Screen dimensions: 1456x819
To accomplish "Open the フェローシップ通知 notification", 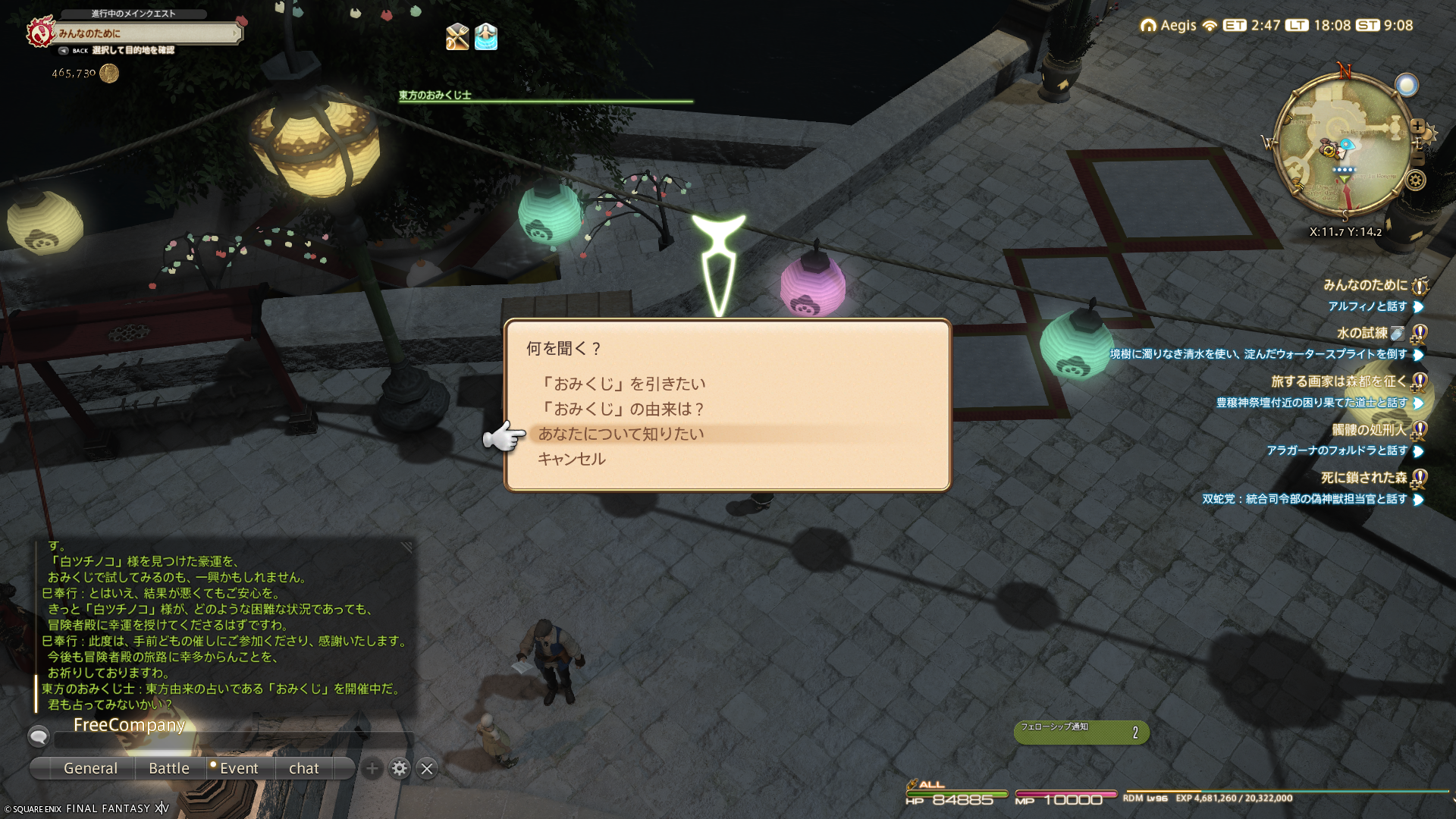I will pos(1081,732).
